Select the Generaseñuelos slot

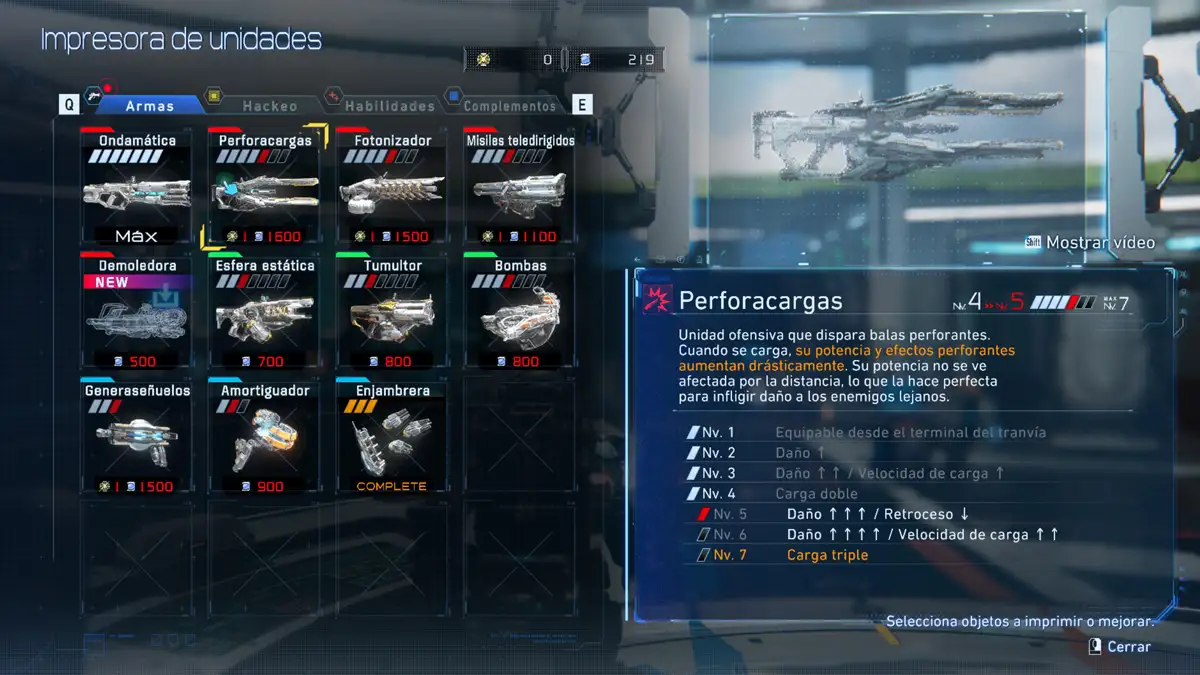tap(137, 438)
